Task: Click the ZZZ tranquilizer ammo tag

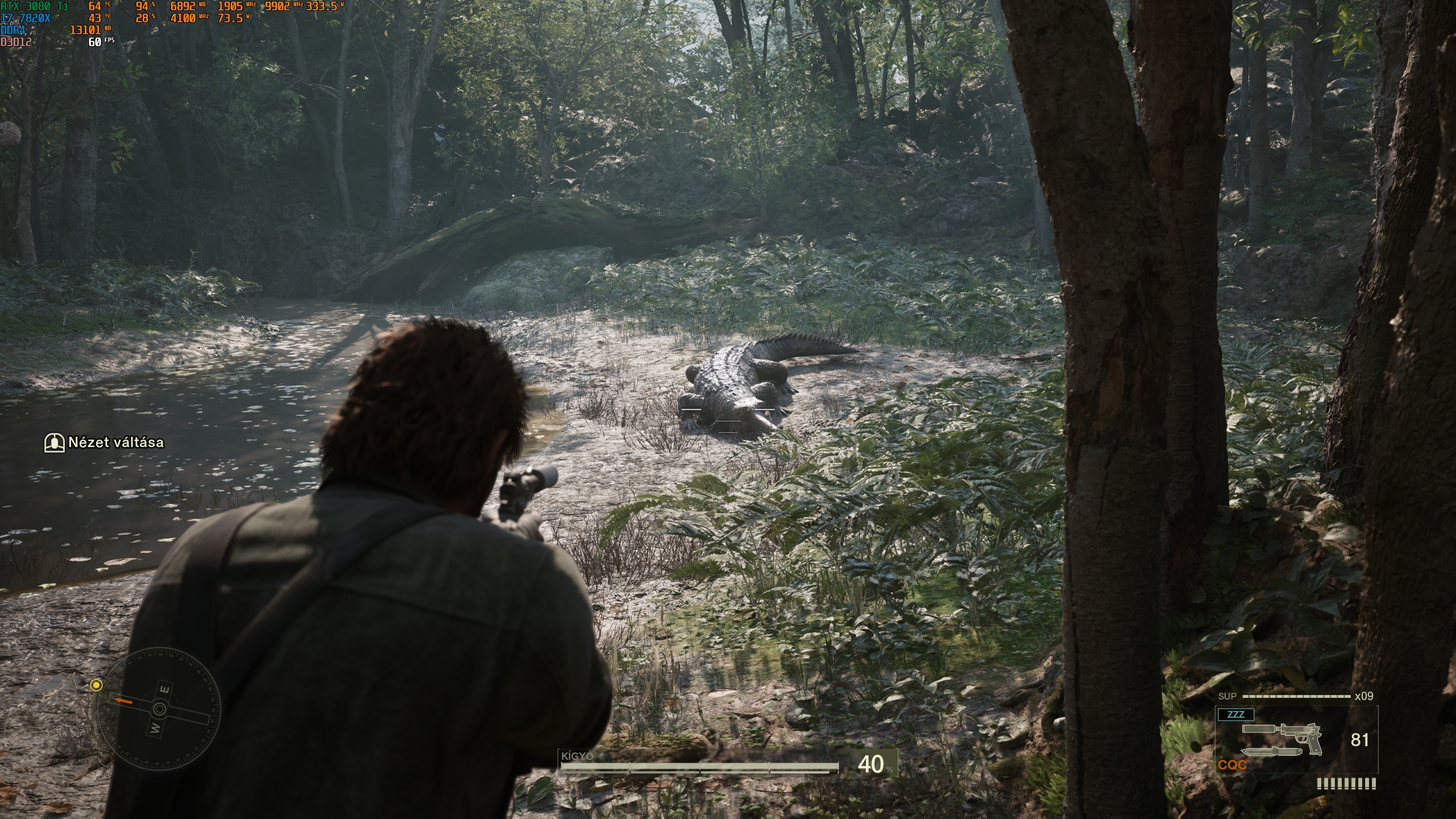Action: click(x=1235, y=714)
